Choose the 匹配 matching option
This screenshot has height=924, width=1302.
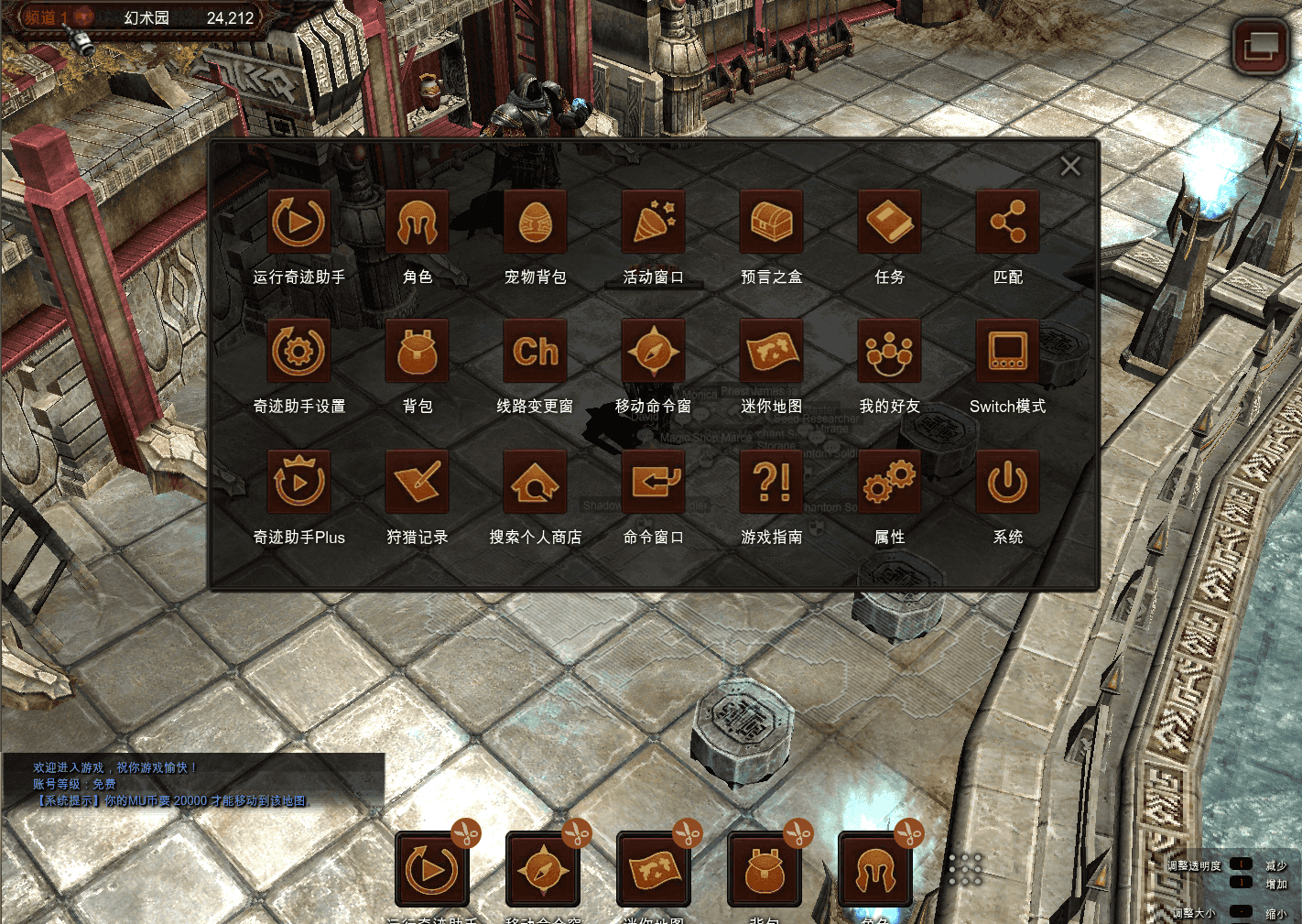tap(1007, 223)
